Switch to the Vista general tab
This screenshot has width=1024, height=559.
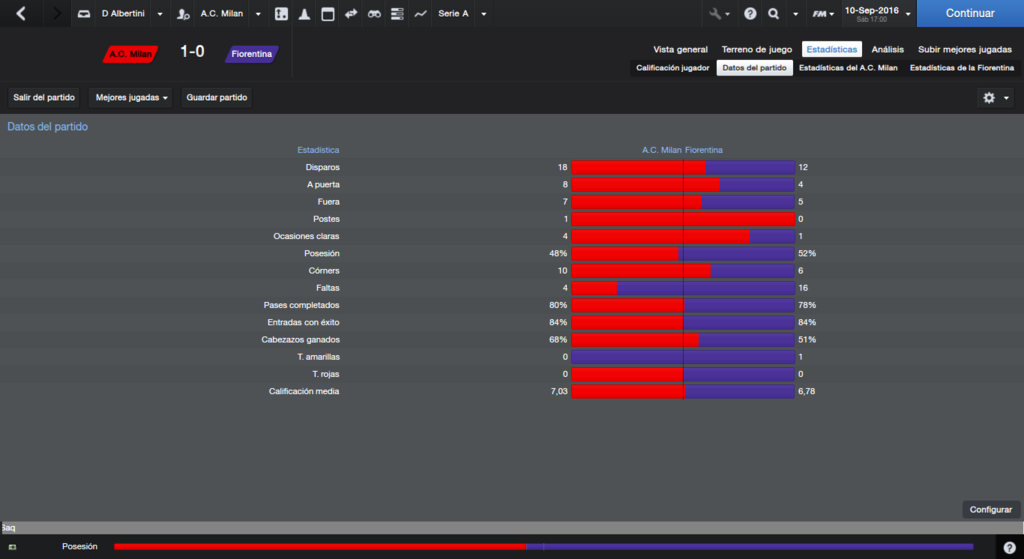tap(680, 49)
